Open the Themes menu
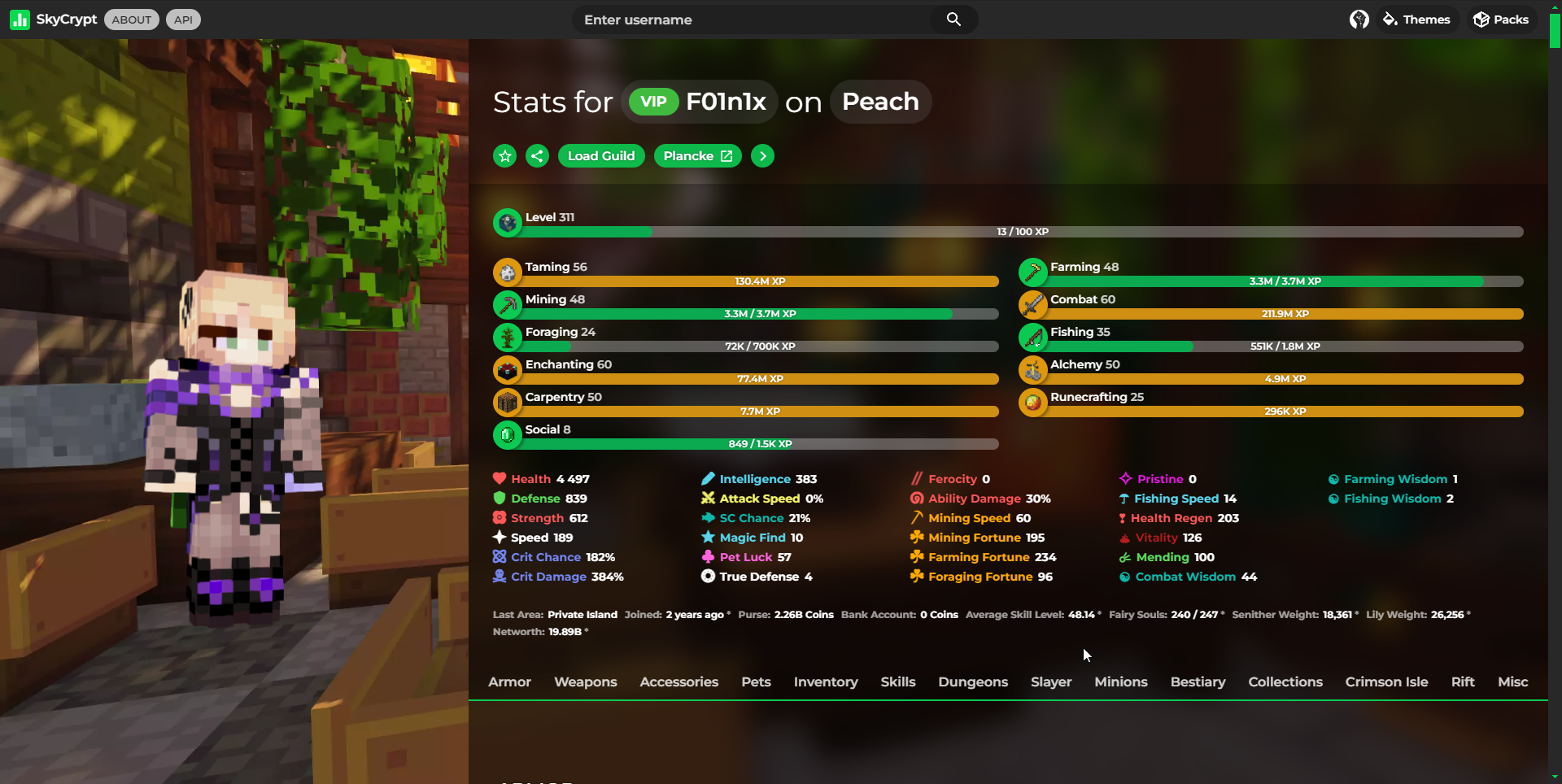The width and height of the screenshot is (1562, 784). pyautogui.click(x=1416, y=20)
